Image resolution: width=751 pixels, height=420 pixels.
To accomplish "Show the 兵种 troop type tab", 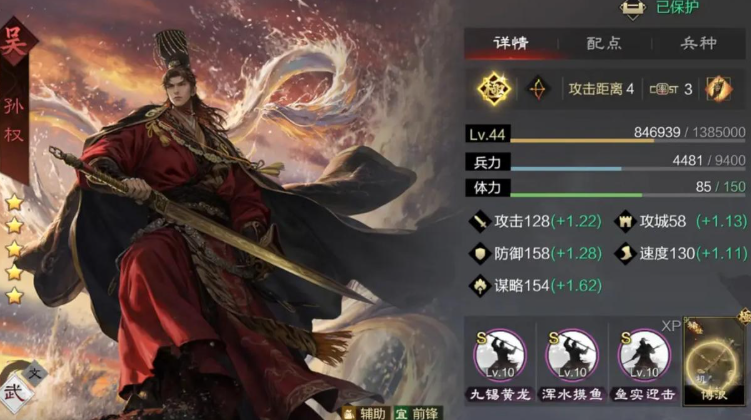I will click(699, 44).
